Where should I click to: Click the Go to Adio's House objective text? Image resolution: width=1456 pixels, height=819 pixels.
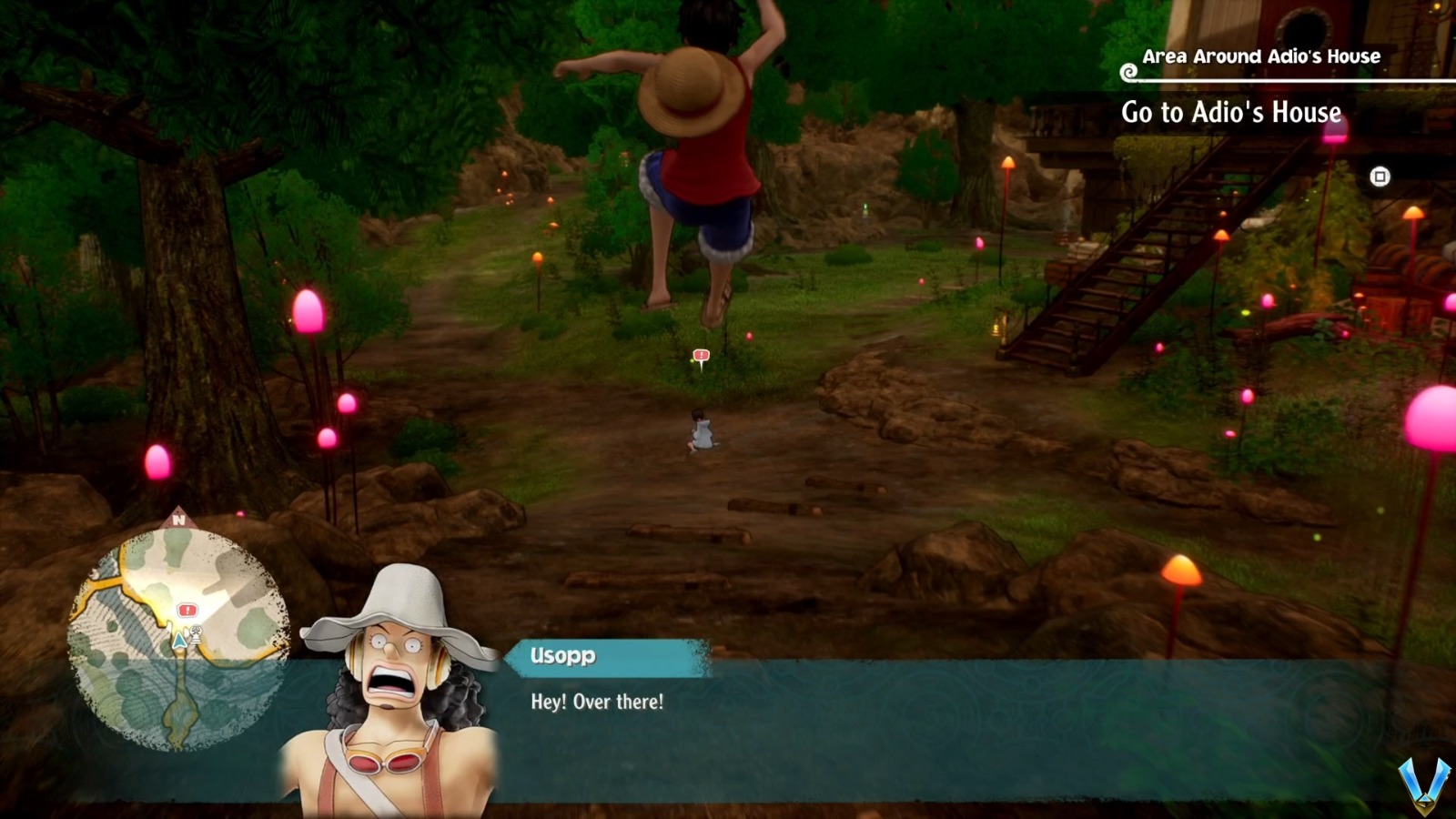tap(1229, 113)
